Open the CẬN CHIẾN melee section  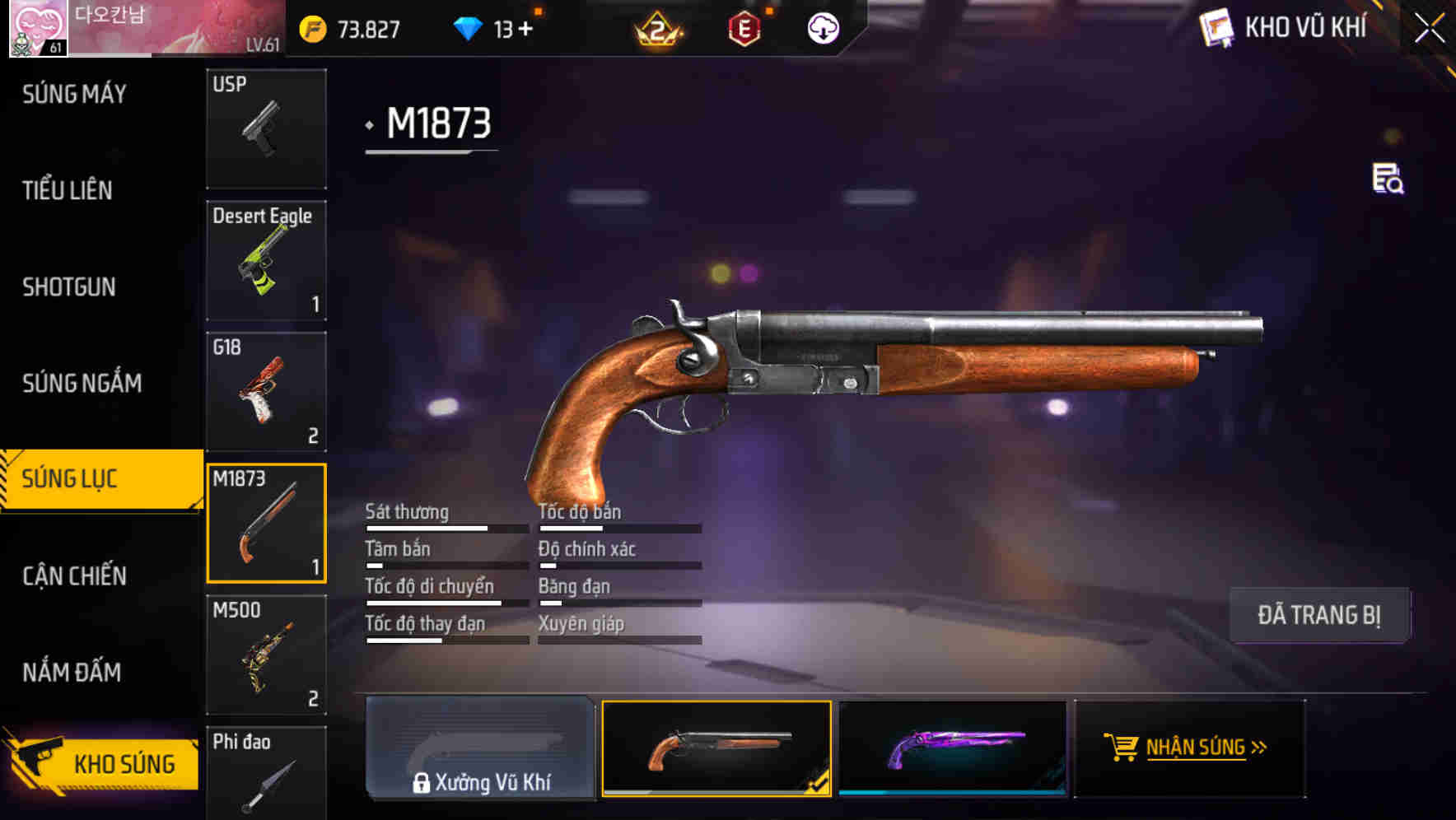point(72,575)
